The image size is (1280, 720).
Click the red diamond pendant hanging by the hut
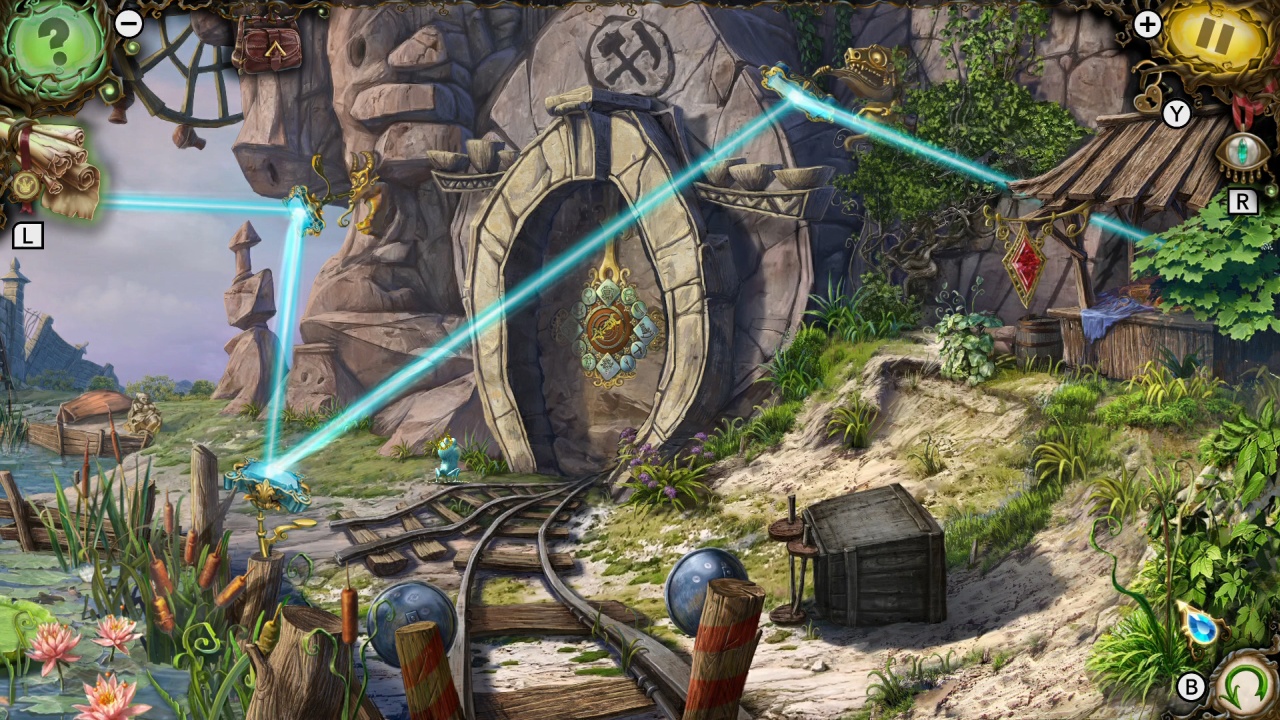click(1022, 258)
